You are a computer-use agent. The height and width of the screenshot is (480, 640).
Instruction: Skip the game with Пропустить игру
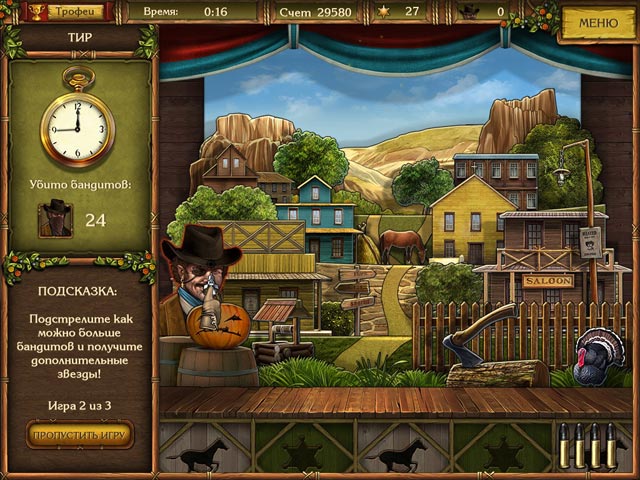click(x=79, y=435)
